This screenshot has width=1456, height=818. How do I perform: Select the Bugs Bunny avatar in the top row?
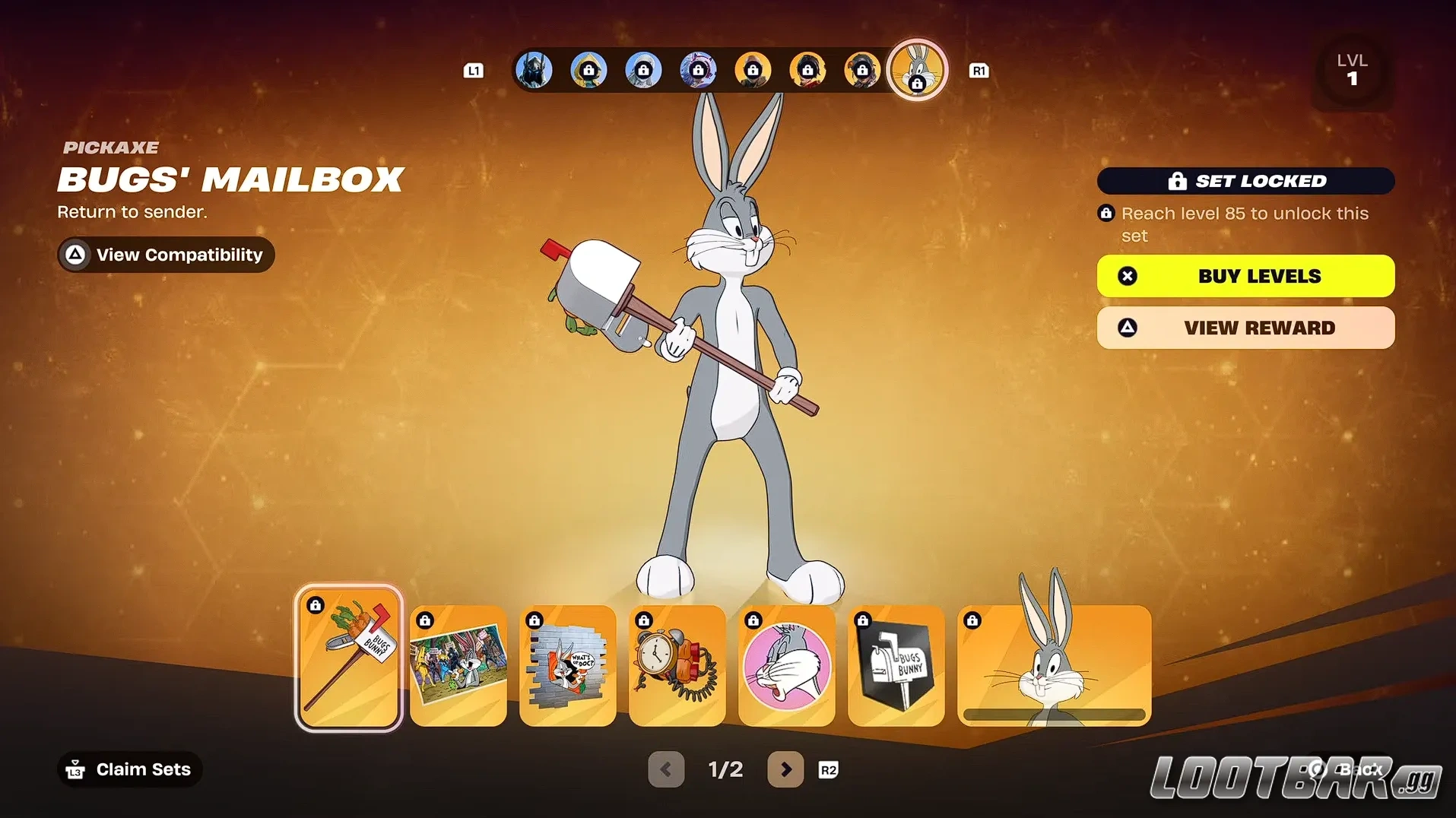(x=917, y=69)
